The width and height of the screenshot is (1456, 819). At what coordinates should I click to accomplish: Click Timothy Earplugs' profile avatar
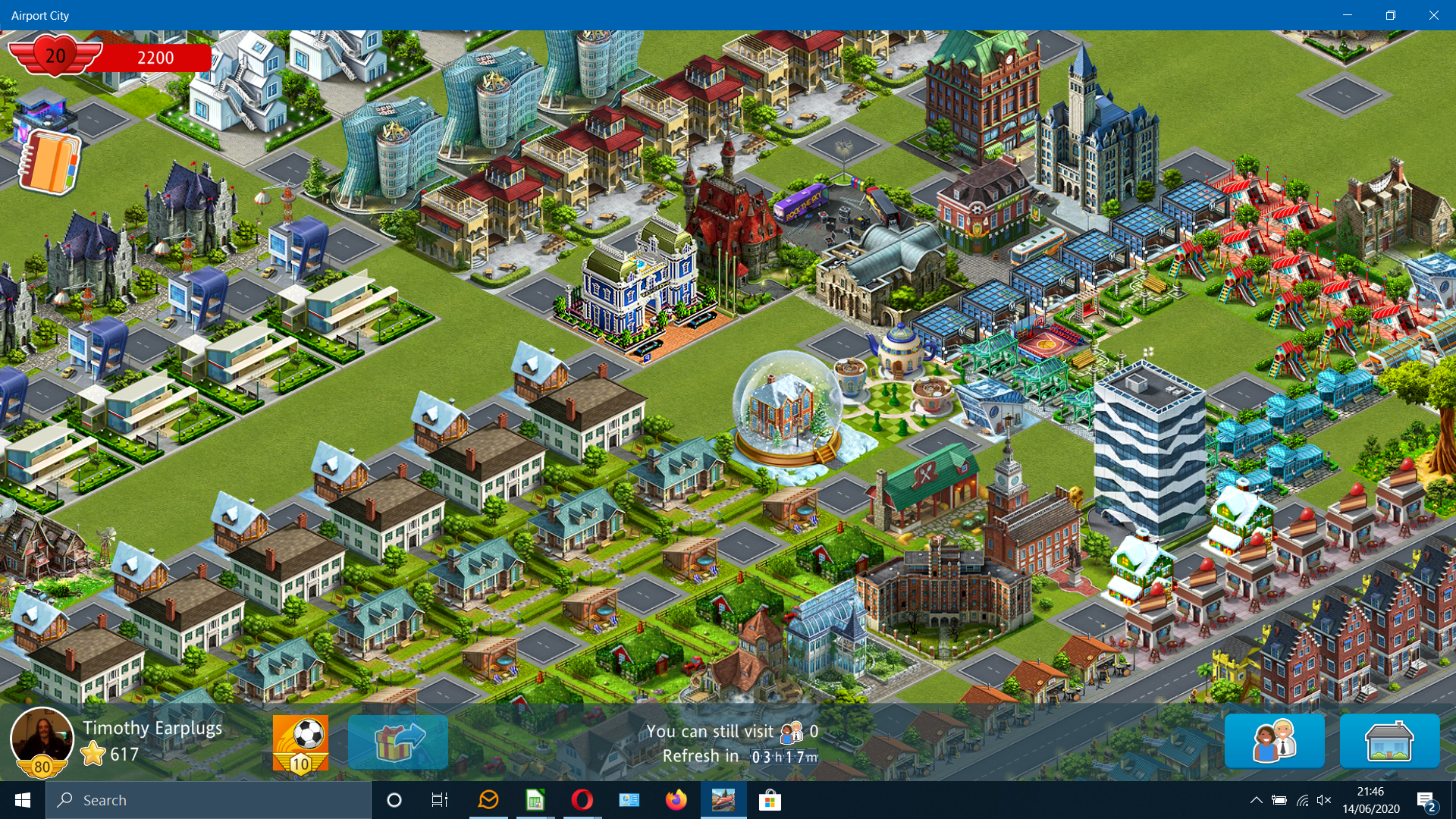pos(42,739)
